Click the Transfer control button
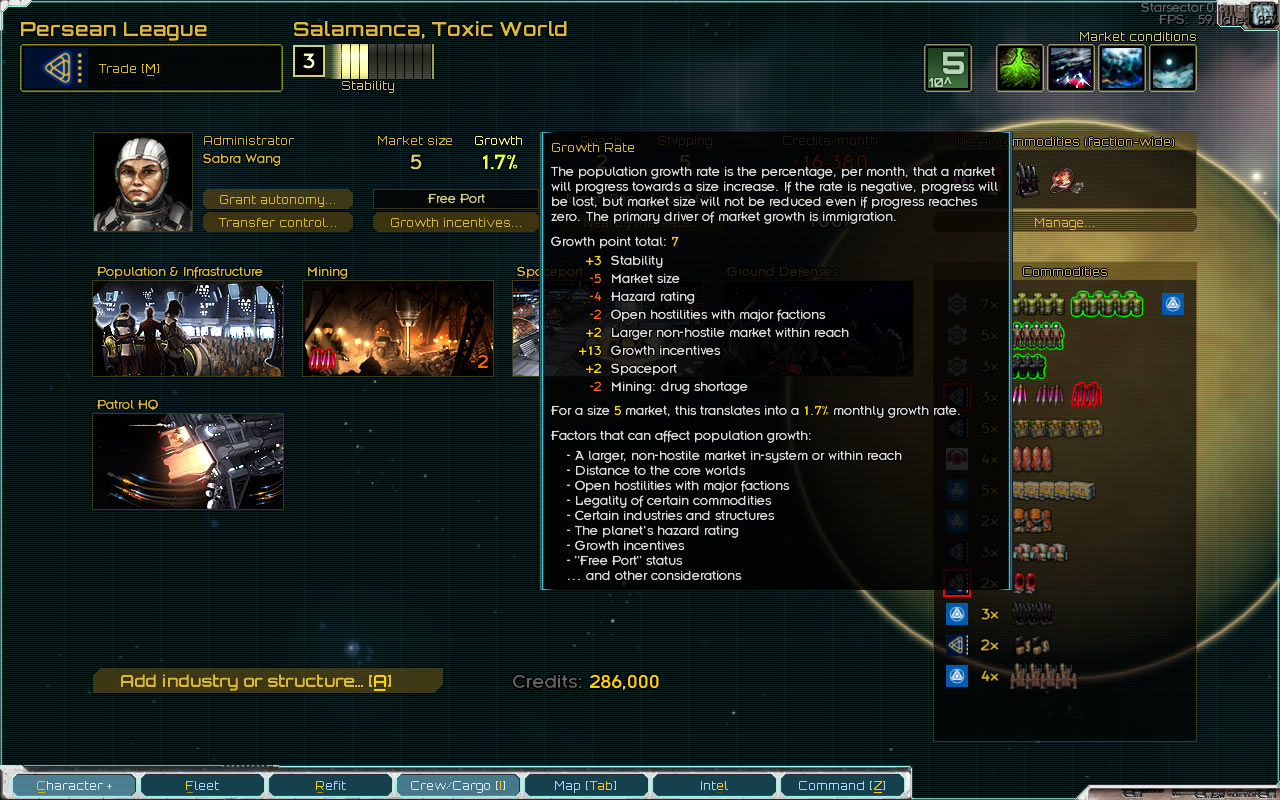The width and height of the screenshot is (1280, 800). pyautogui.click(x=277, y=222)
